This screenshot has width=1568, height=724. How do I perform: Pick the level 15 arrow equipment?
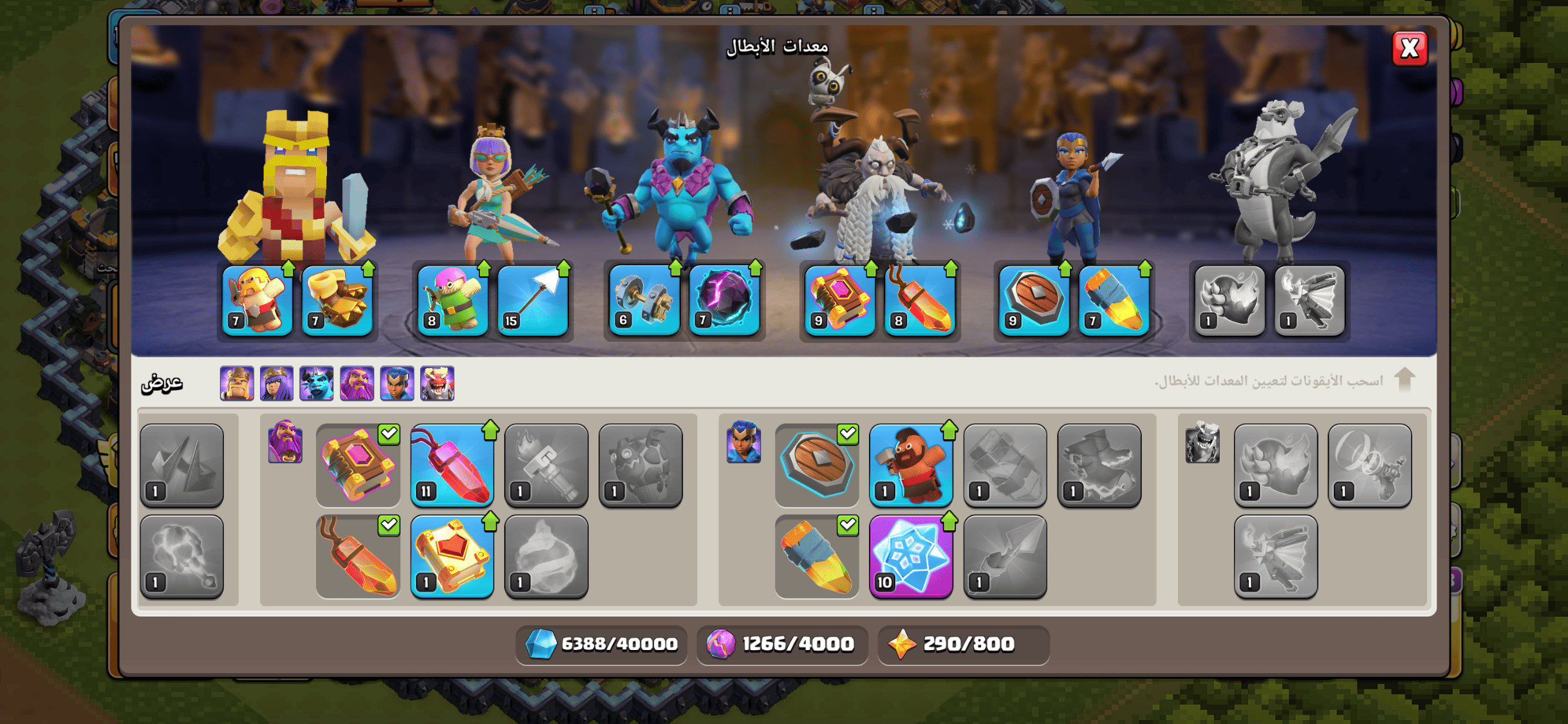[533, 301]
